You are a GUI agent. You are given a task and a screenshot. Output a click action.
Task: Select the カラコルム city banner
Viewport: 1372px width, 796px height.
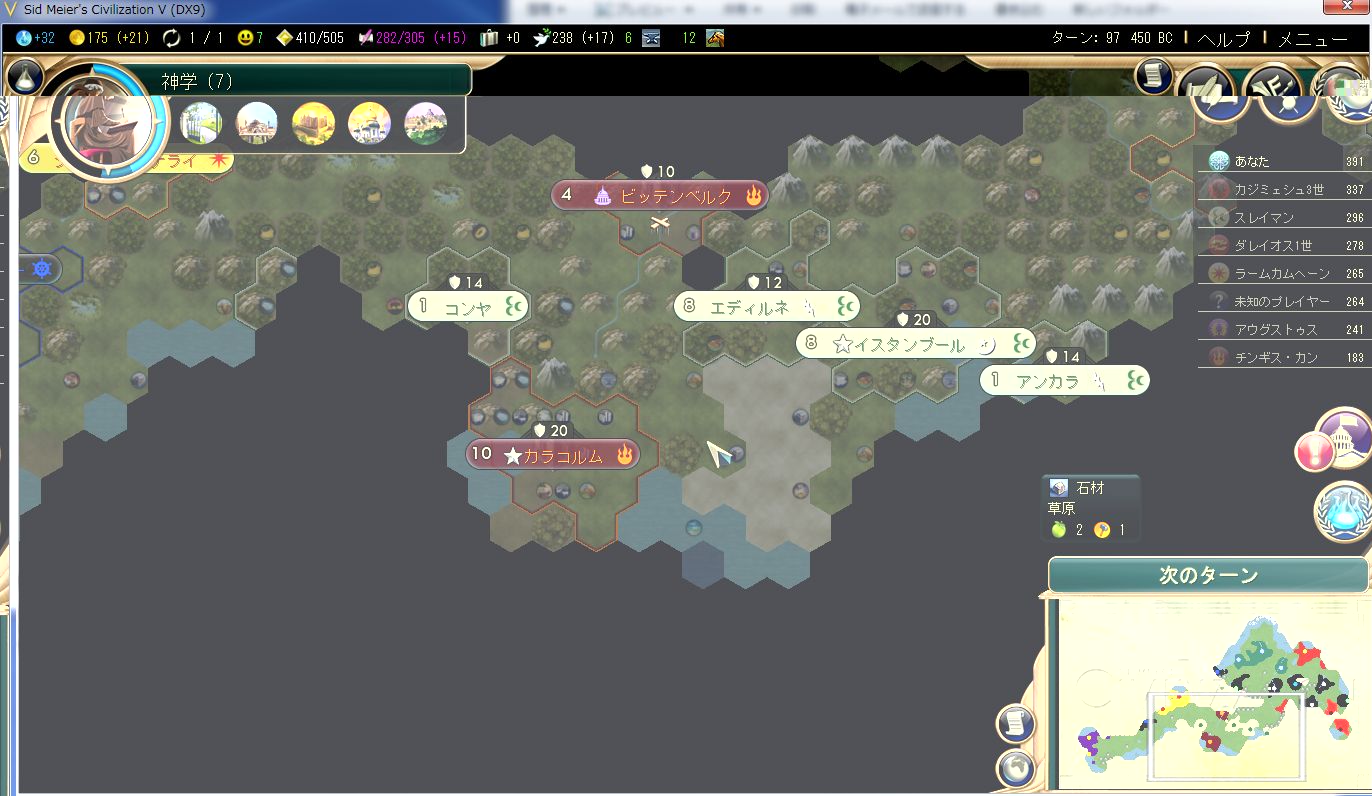point(553,455)
